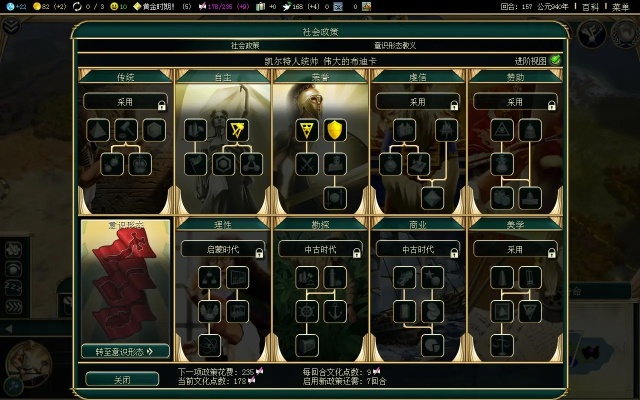Switch to the 意识形态教义 tab
The width and height of the screenshot is (640, 400).
point(395,46)
